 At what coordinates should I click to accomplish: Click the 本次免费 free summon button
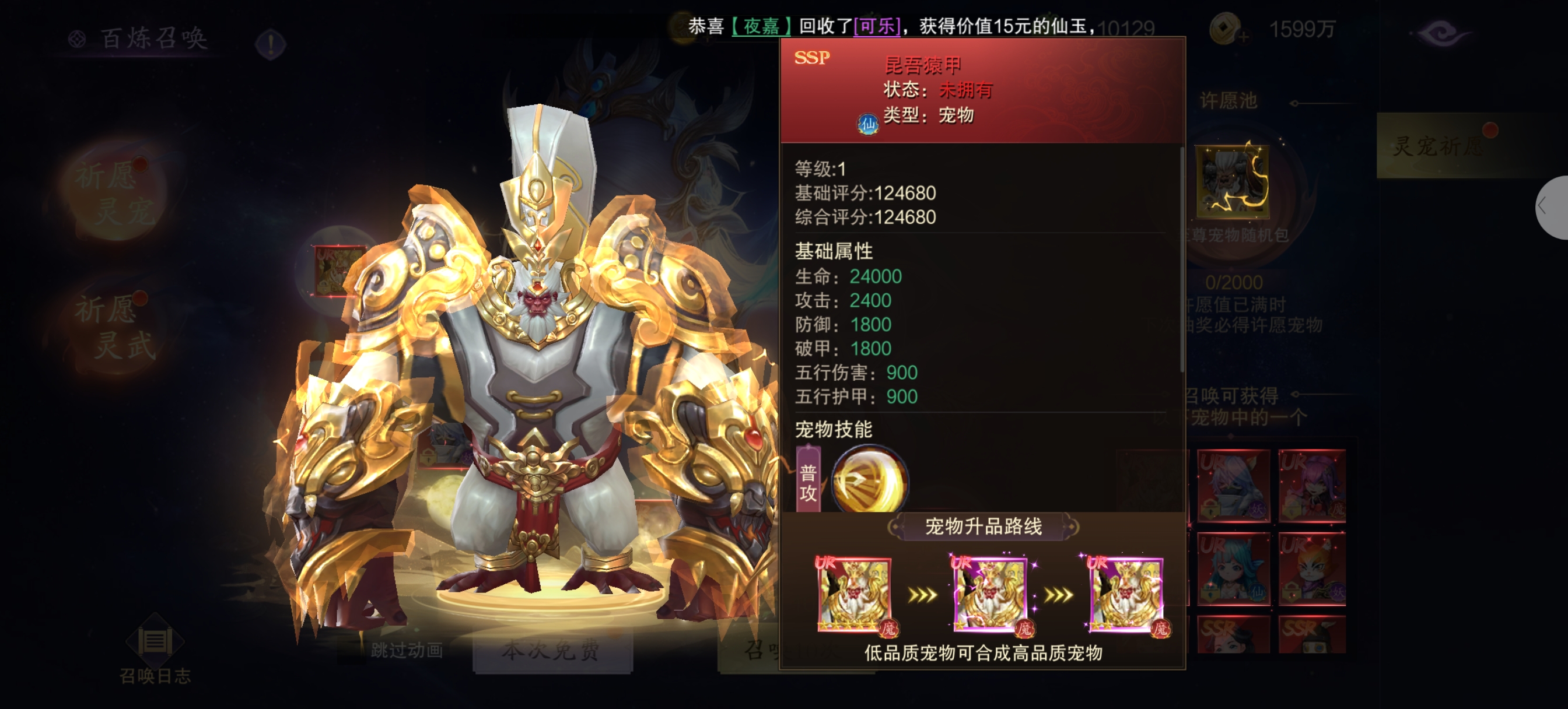(x=551, y=650)
